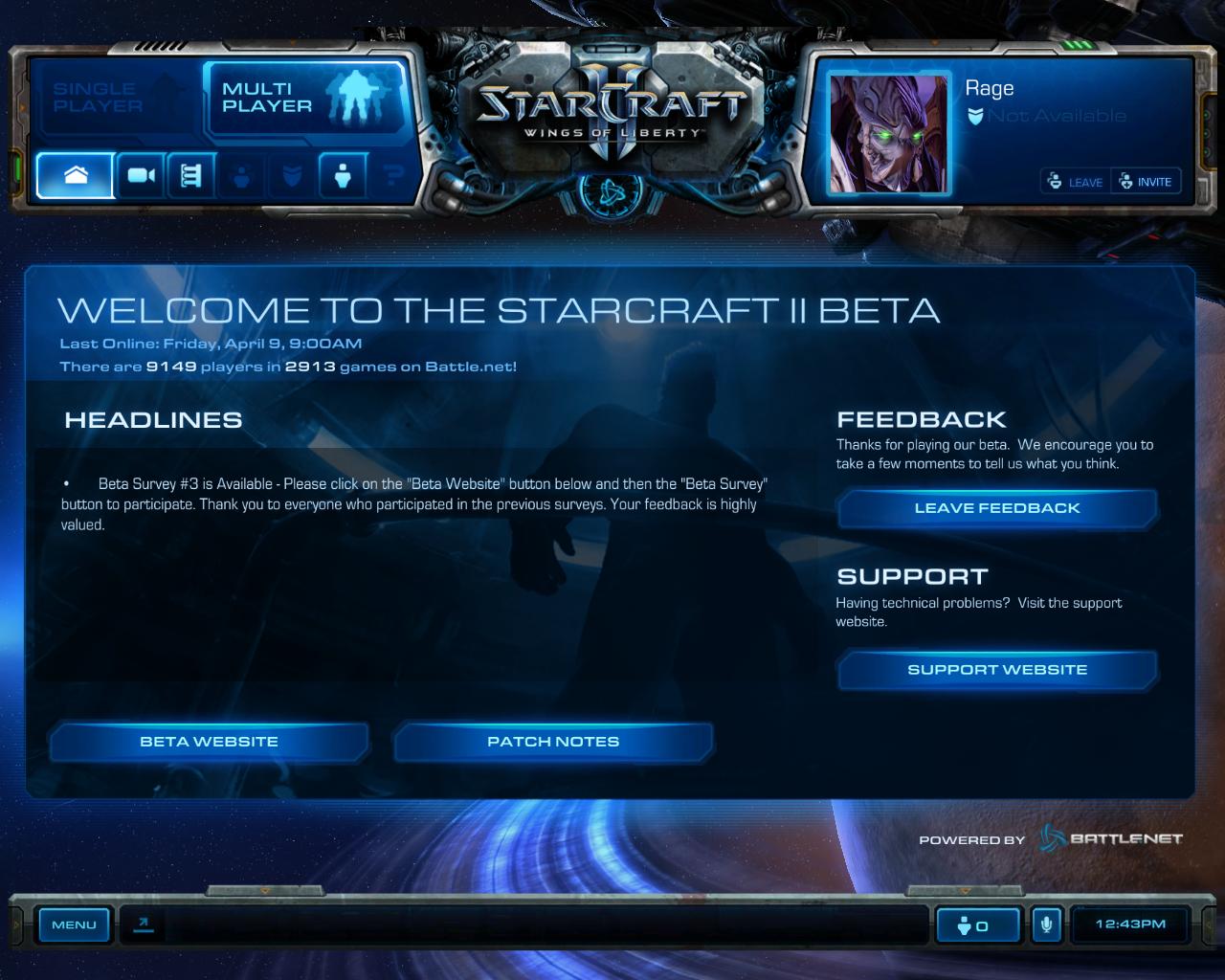1225x980 pixels.
Task: Open the Menu button
Action: (74, 924)
